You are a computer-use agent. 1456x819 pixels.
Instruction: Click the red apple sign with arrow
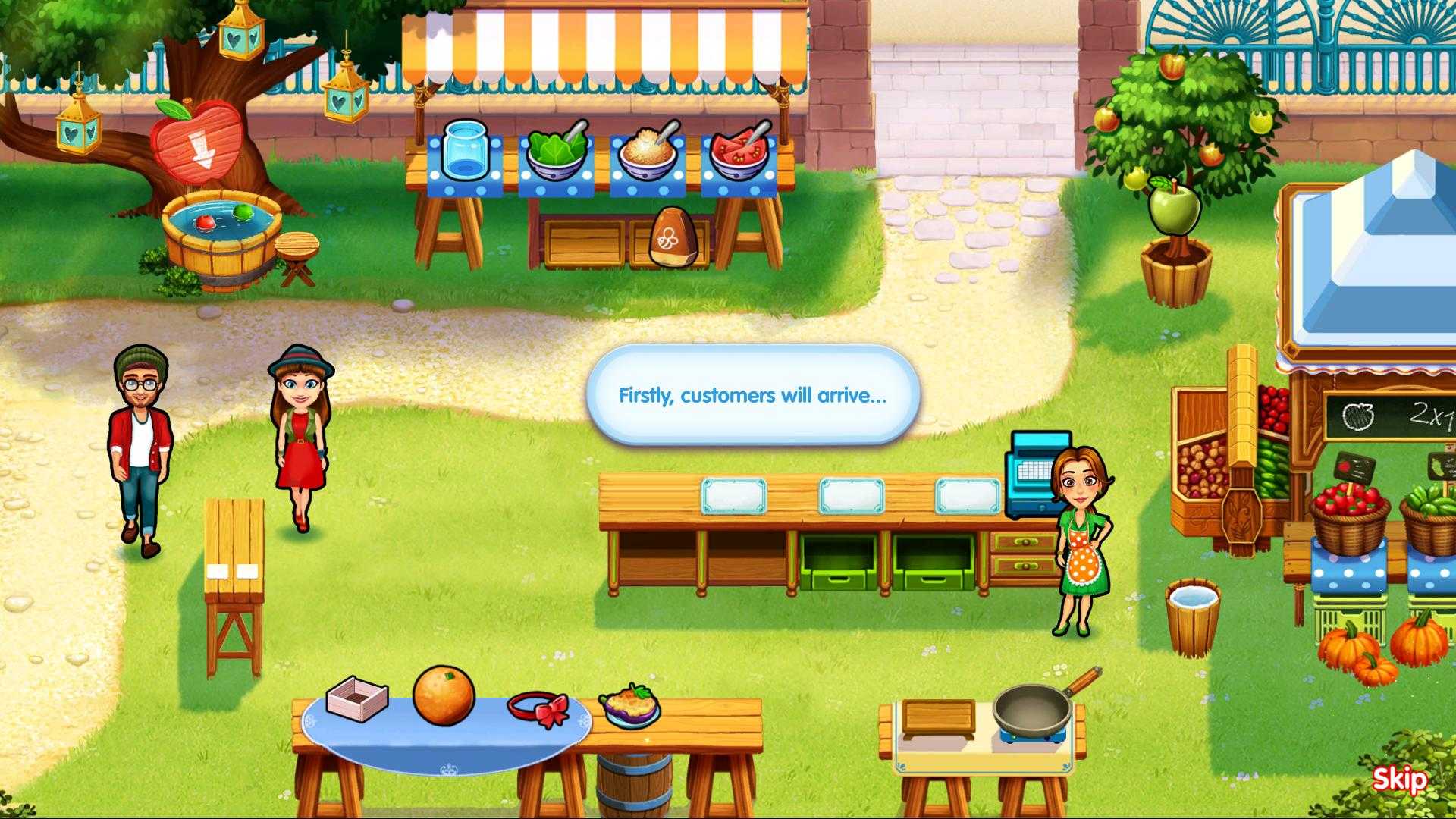[x=196, y=141]
